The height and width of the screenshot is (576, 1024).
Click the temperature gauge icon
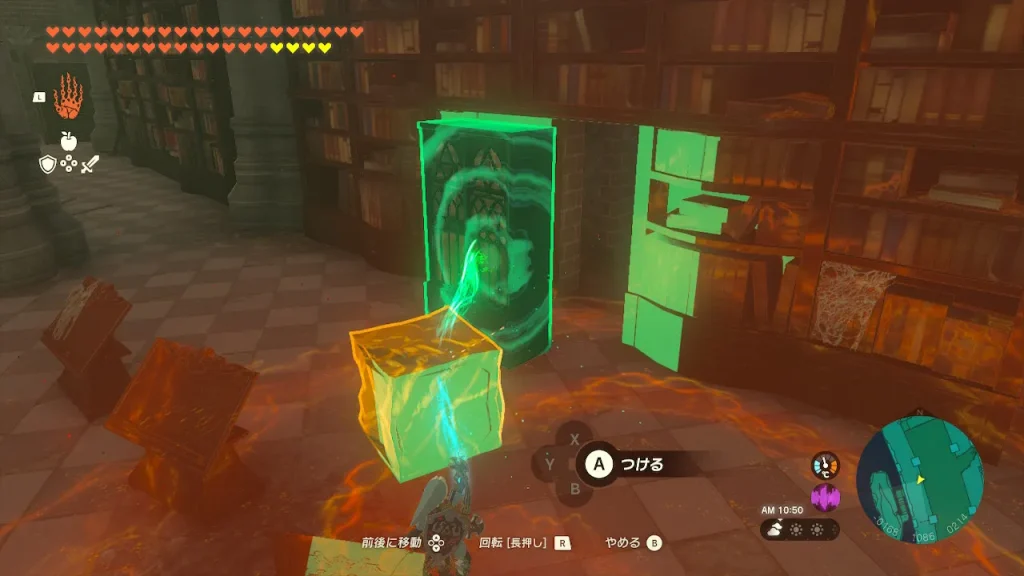click(825, 465)
